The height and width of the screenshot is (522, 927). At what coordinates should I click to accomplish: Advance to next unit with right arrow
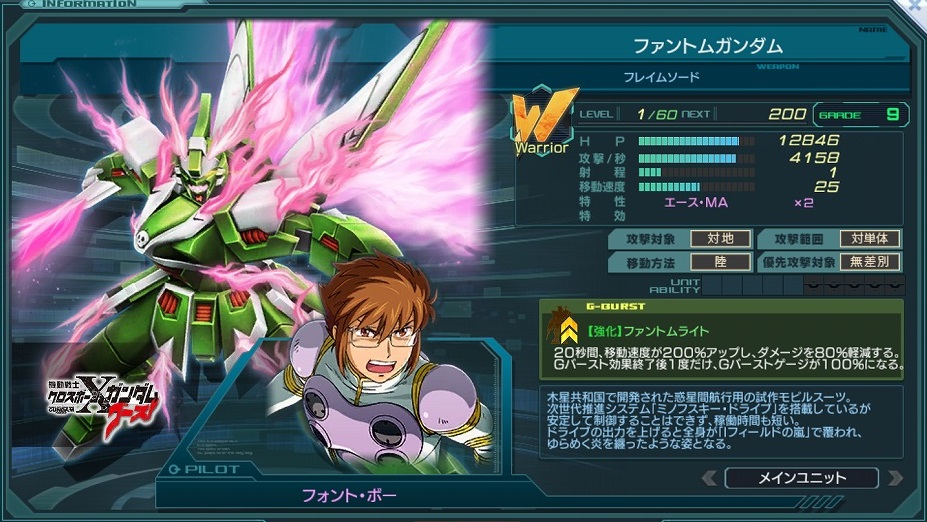pyautogui.click(x=895, y=478)
